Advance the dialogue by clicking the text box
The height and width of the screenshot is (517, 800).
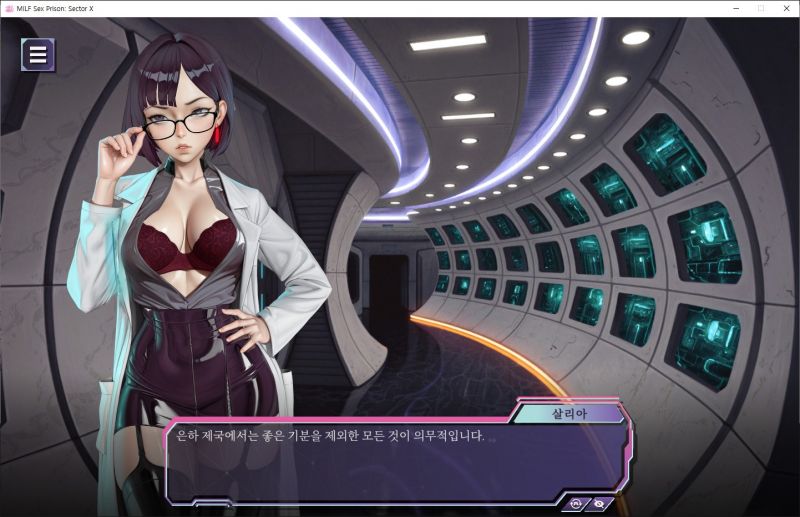pyautogui.click(x=390, y=460)
